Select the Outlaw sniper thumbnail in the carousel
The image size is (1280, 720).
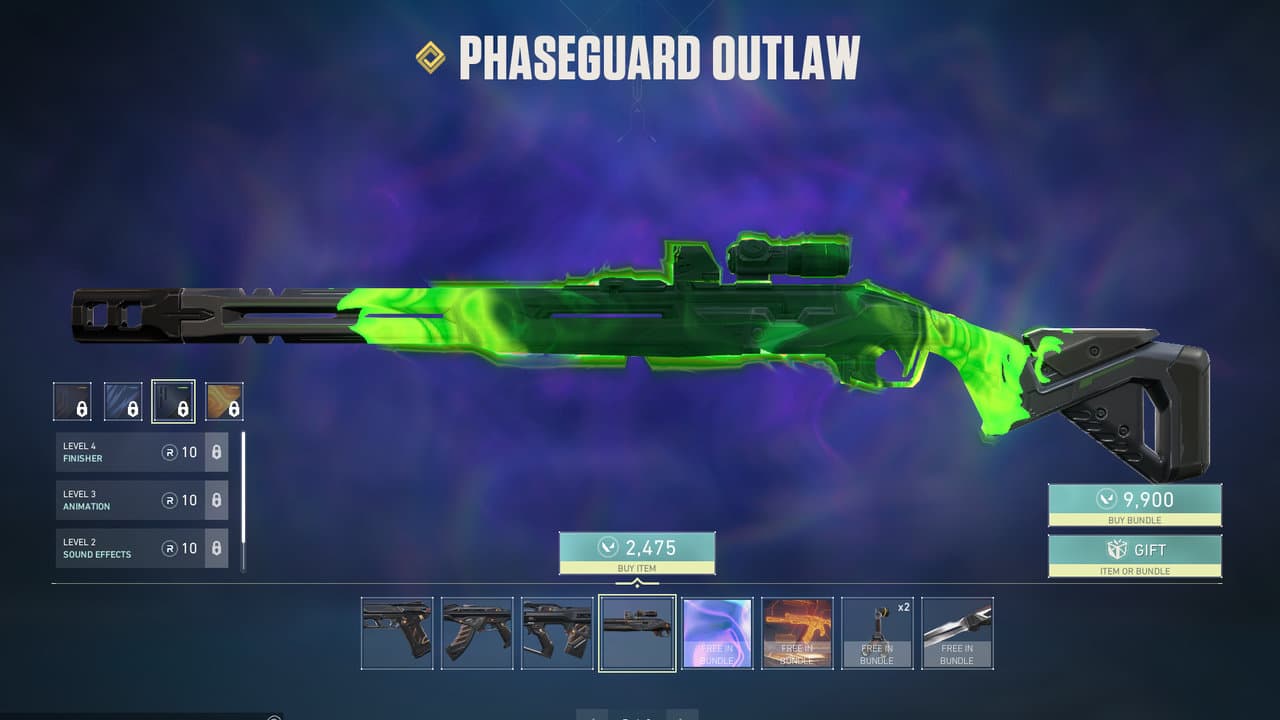[x=637, y=631]
